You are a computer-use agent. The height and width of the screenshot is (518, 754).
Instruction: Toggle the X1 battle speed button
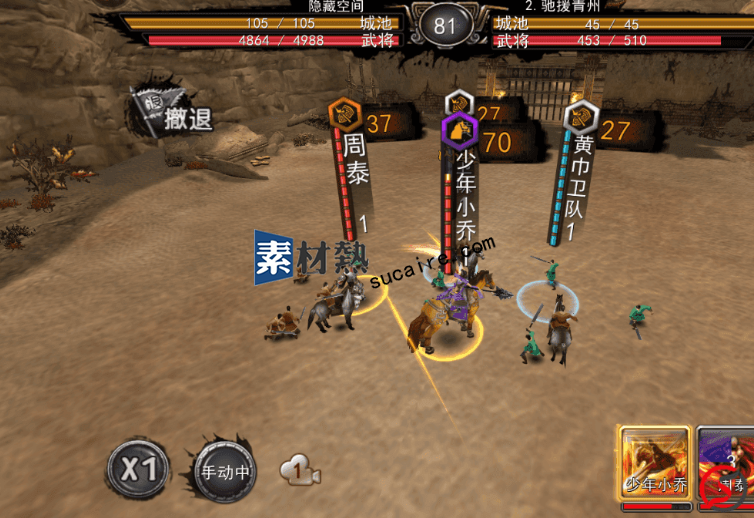[138, 469]
